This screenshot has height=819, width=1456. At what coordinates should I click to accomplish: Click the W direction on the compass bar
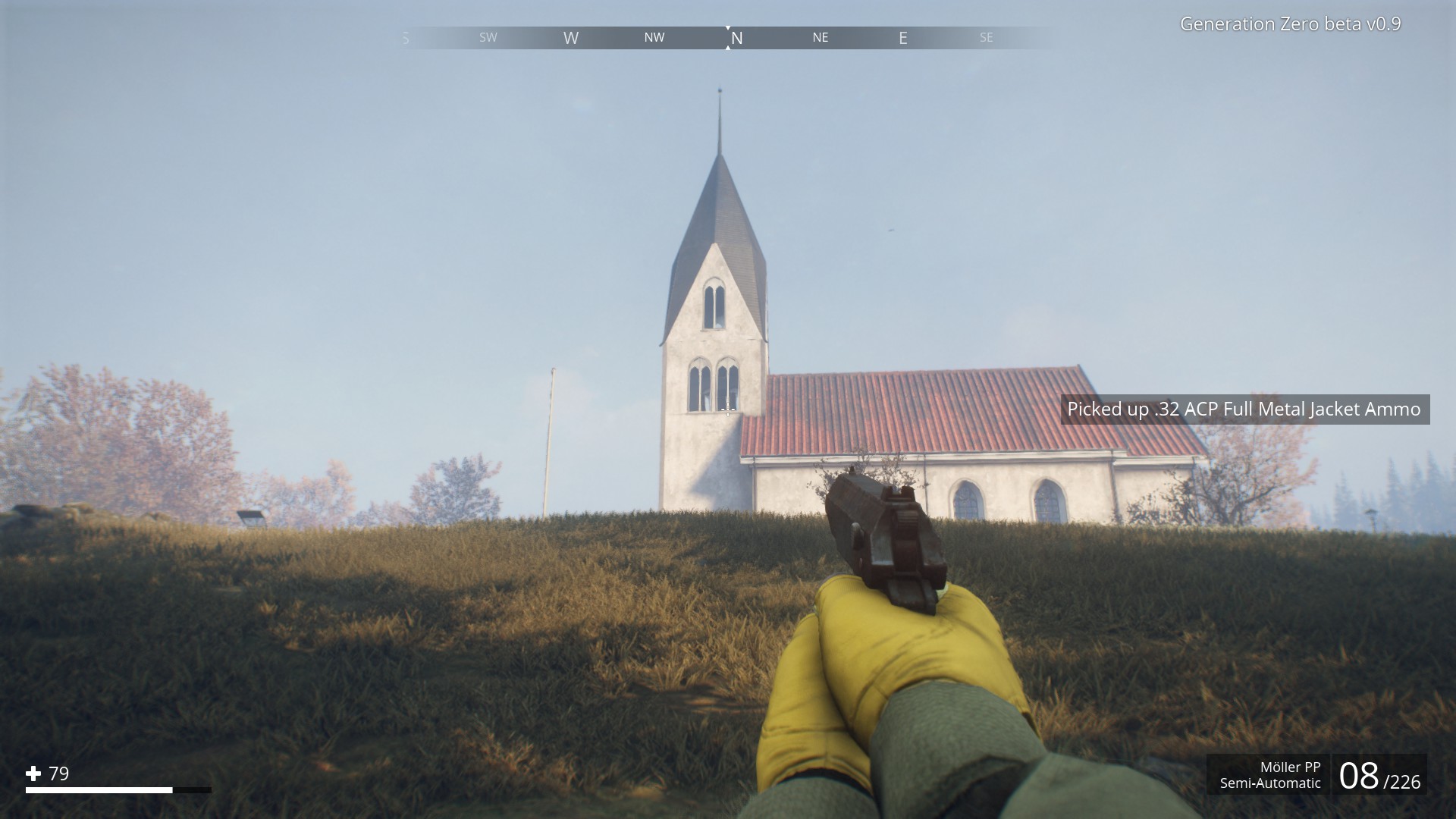click(x=571, y=37)
